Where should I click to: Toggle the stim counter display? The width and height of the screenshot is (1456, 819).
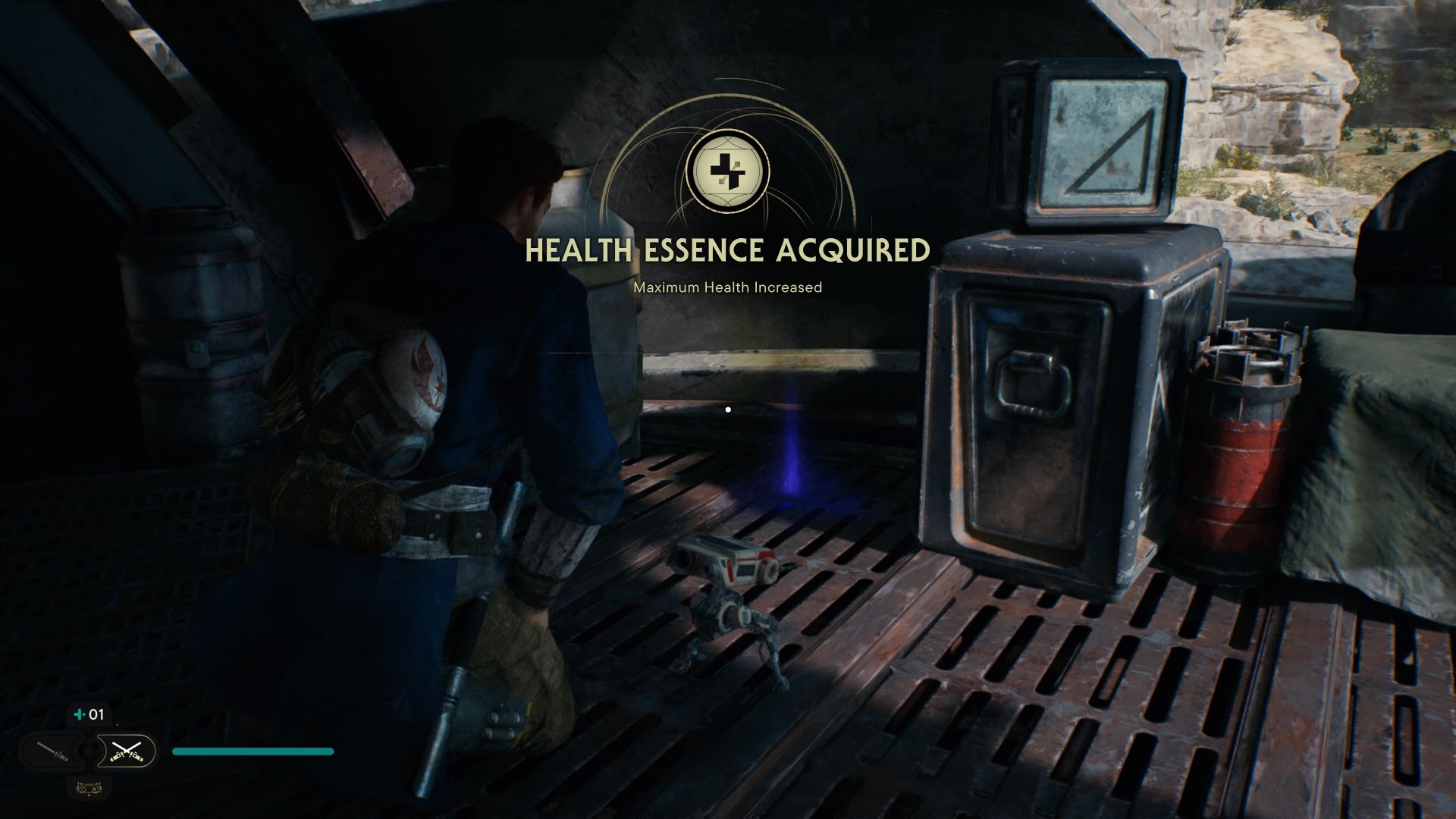click(87, 714)
